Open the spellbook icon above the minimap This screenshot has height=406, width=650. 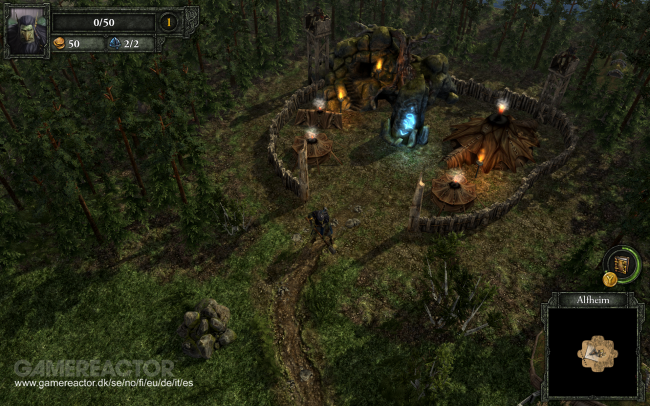point(620,264)
